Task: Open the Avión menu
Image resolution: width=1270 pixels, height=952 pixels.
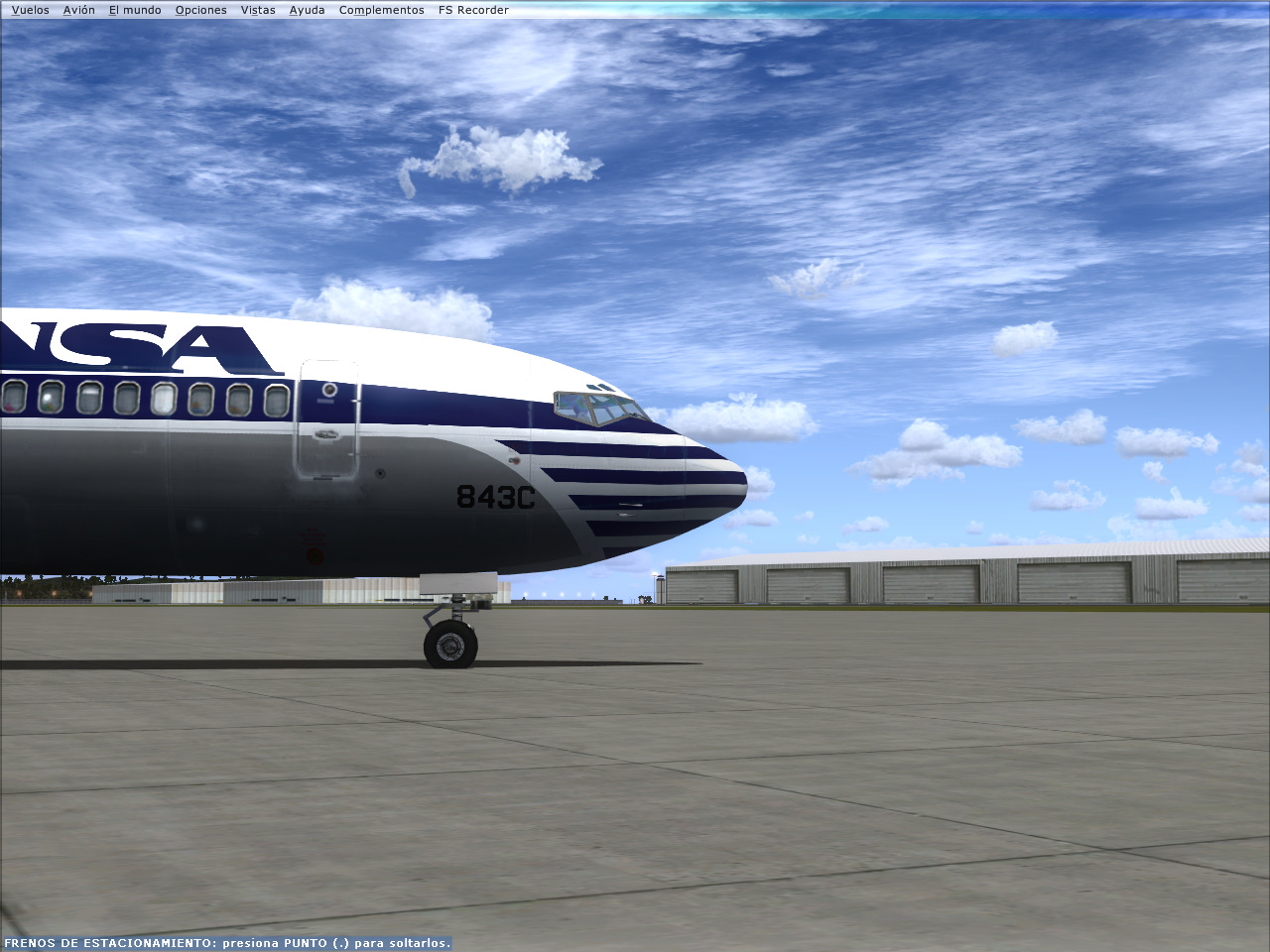Action: [x=77, y=10]
